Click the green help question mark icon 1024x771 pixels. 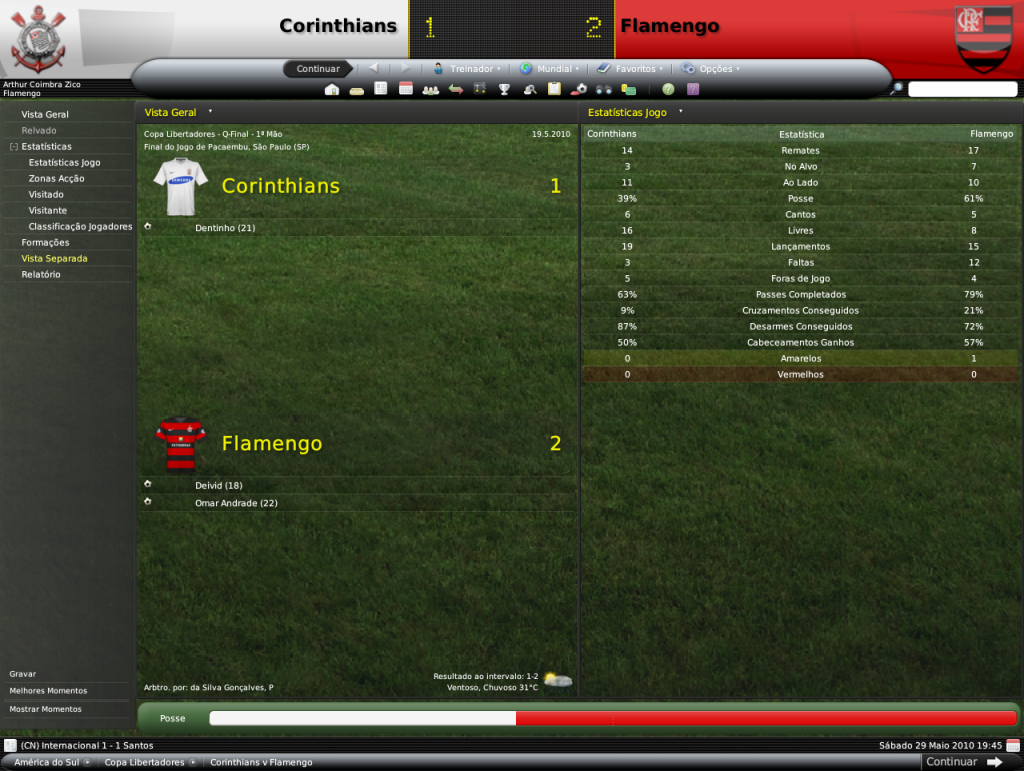point(668,89)
